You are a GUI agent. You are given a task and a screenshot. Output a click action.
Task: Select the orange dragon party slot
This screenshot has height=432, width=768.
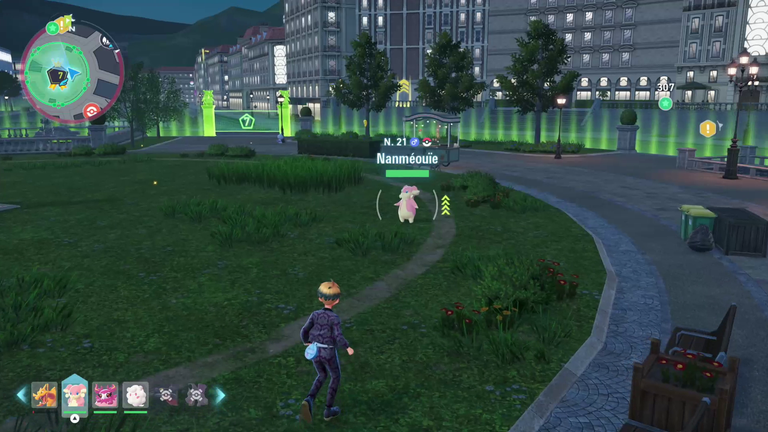click(44, 395)
